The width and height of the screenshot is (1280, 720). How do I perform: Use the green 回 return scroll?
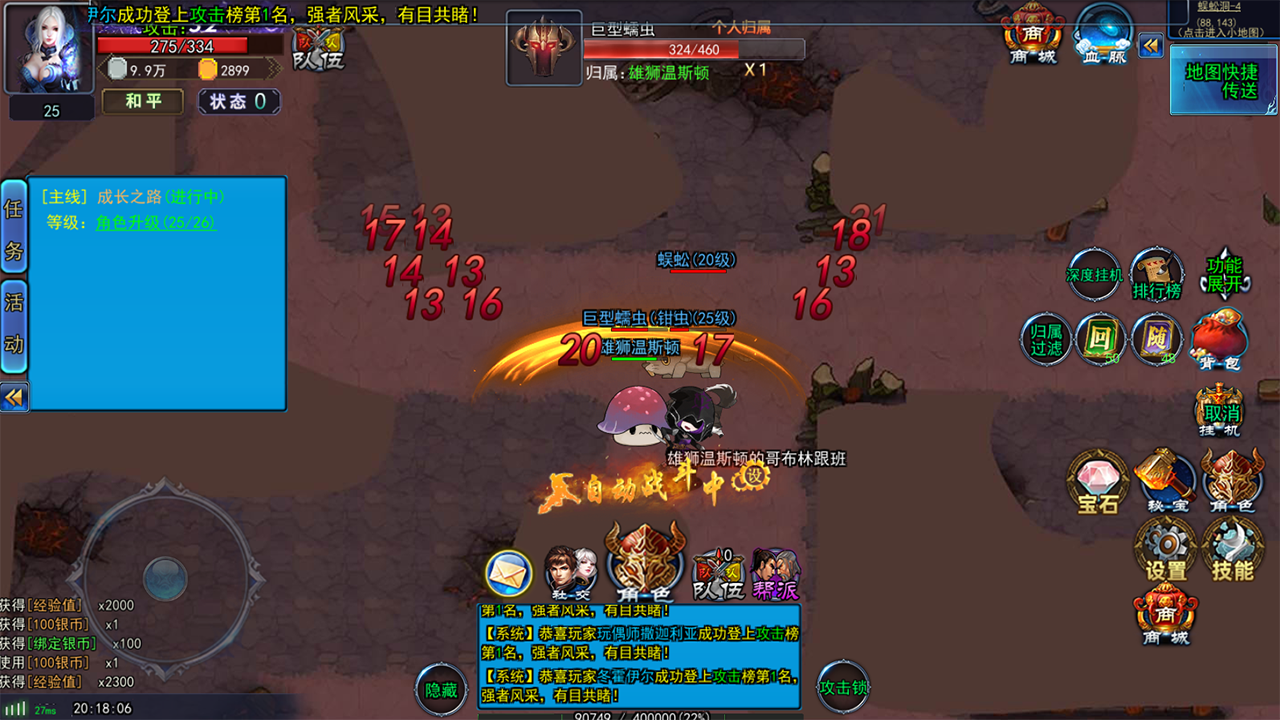(x=1100, y=339)
